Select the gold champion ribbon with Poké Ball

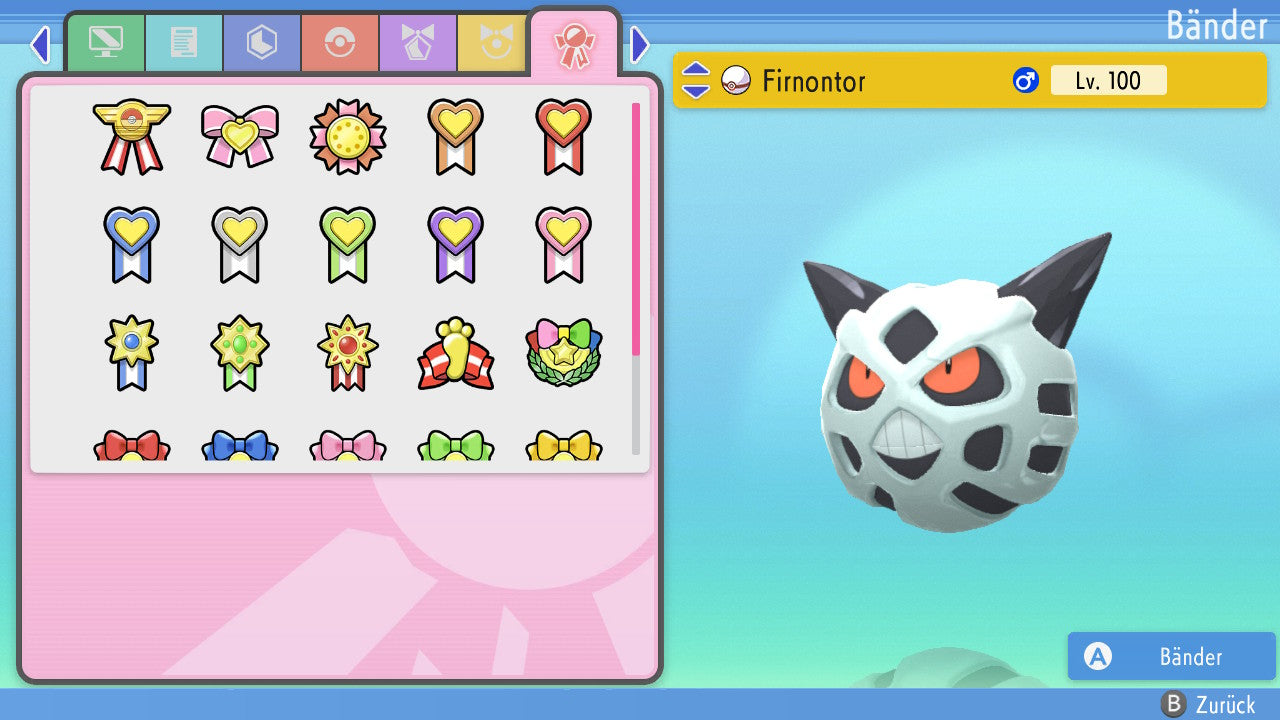click(132, 136)
